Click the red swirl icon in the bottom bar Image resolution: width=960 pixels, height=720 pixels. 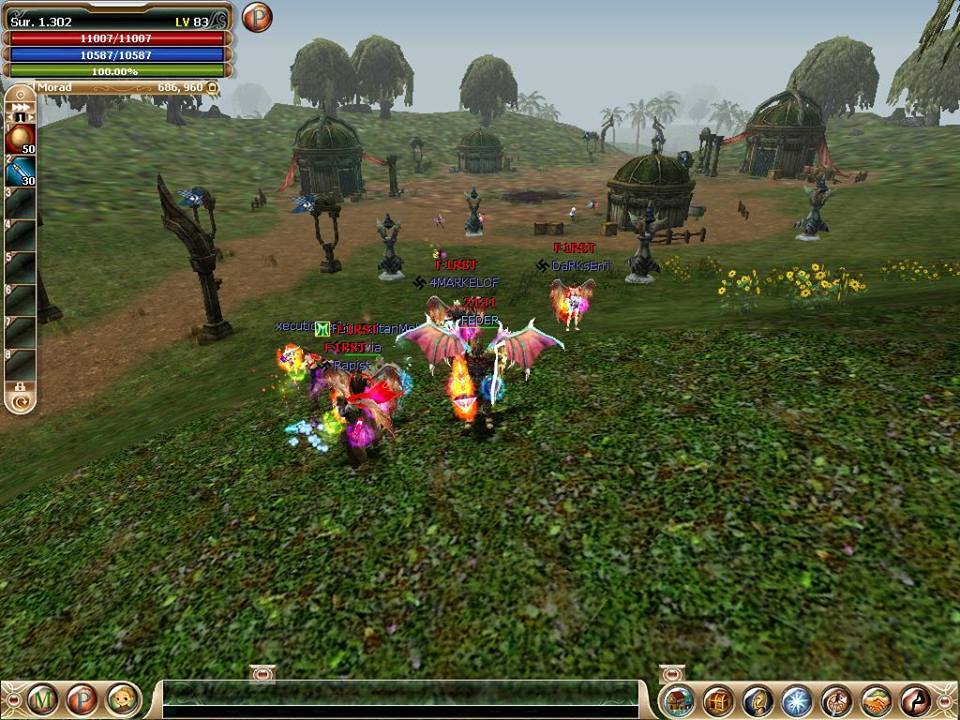pos(915,700)
